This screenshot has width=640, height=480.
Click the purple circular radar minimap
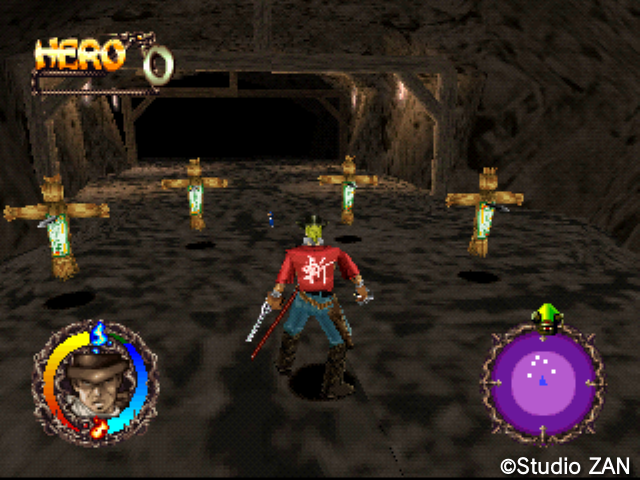point(543,381)
